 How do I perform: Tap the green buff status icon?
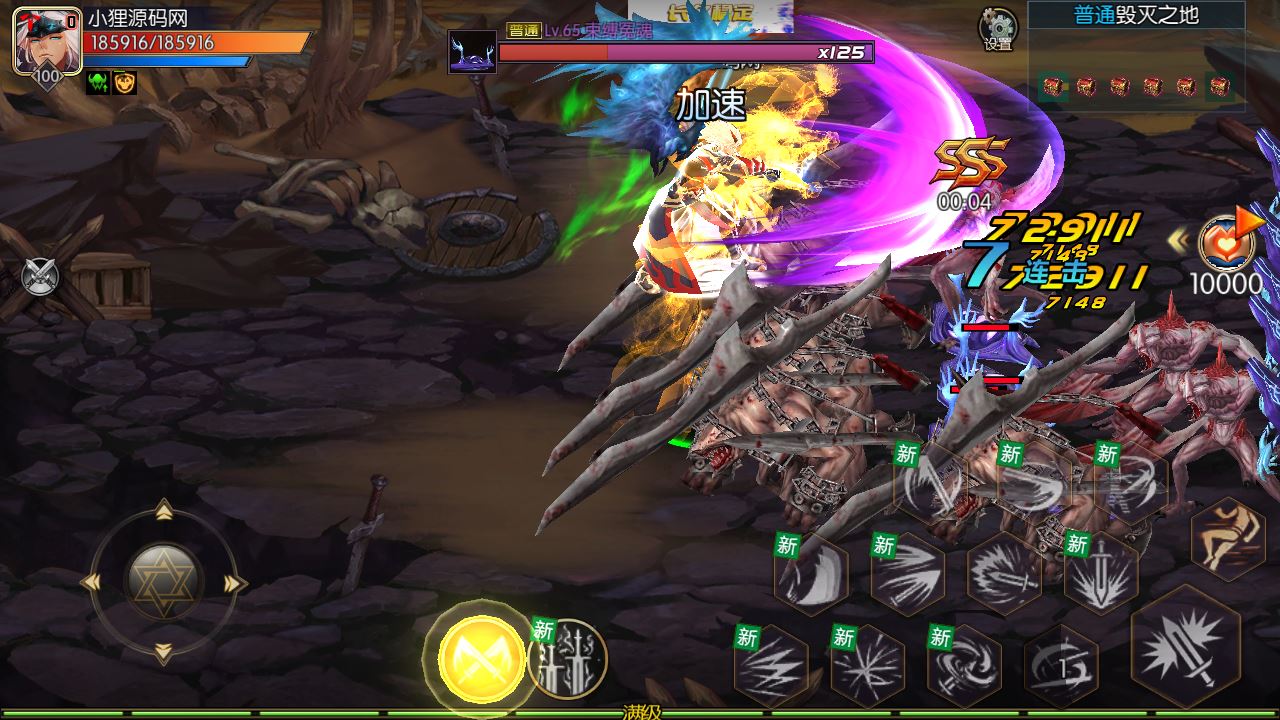(98, 84)
